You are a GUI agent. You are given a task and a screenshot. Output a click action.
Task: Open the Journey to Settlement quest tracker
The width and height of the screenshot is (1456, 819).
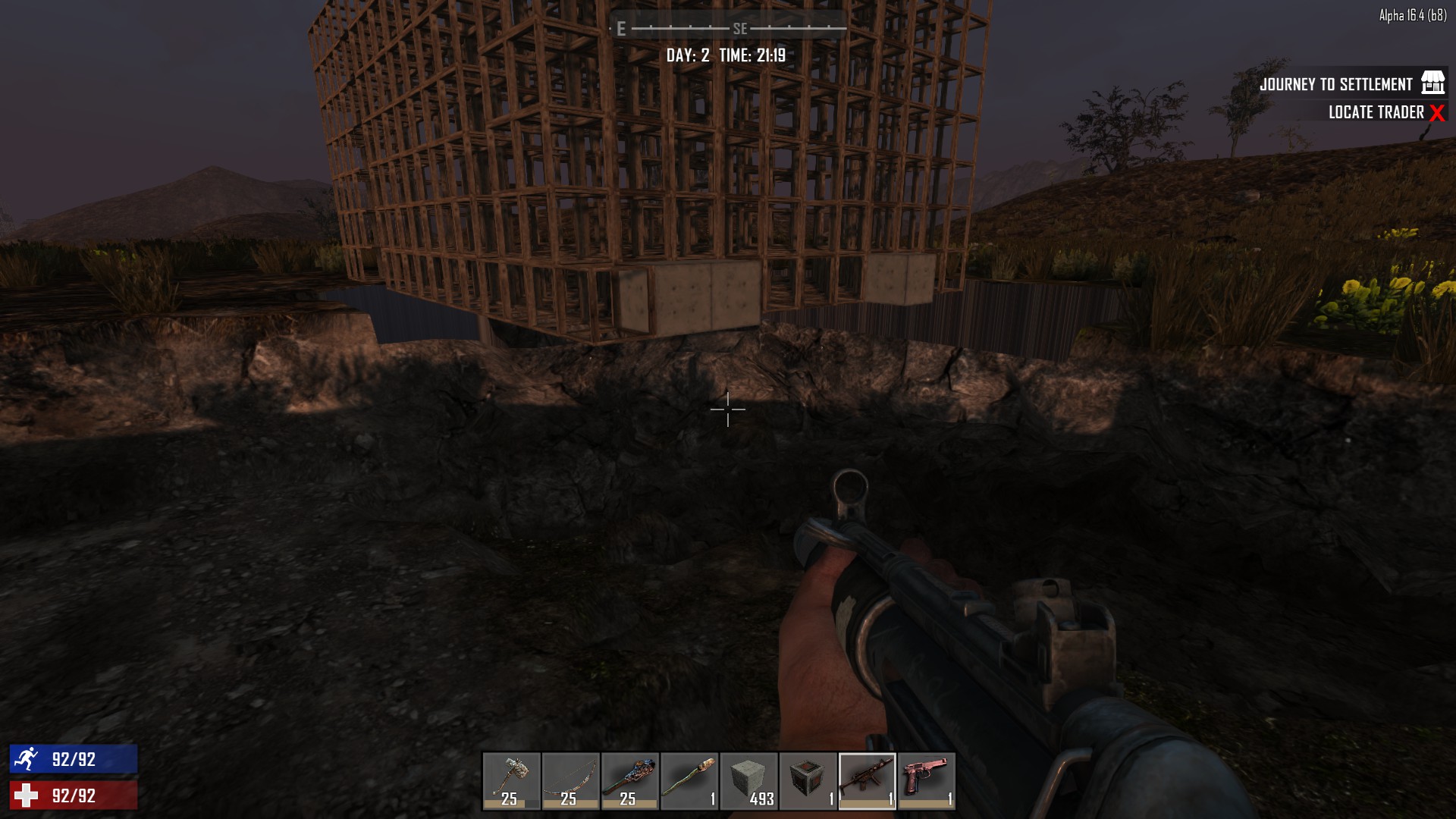tap(1335, 84)
